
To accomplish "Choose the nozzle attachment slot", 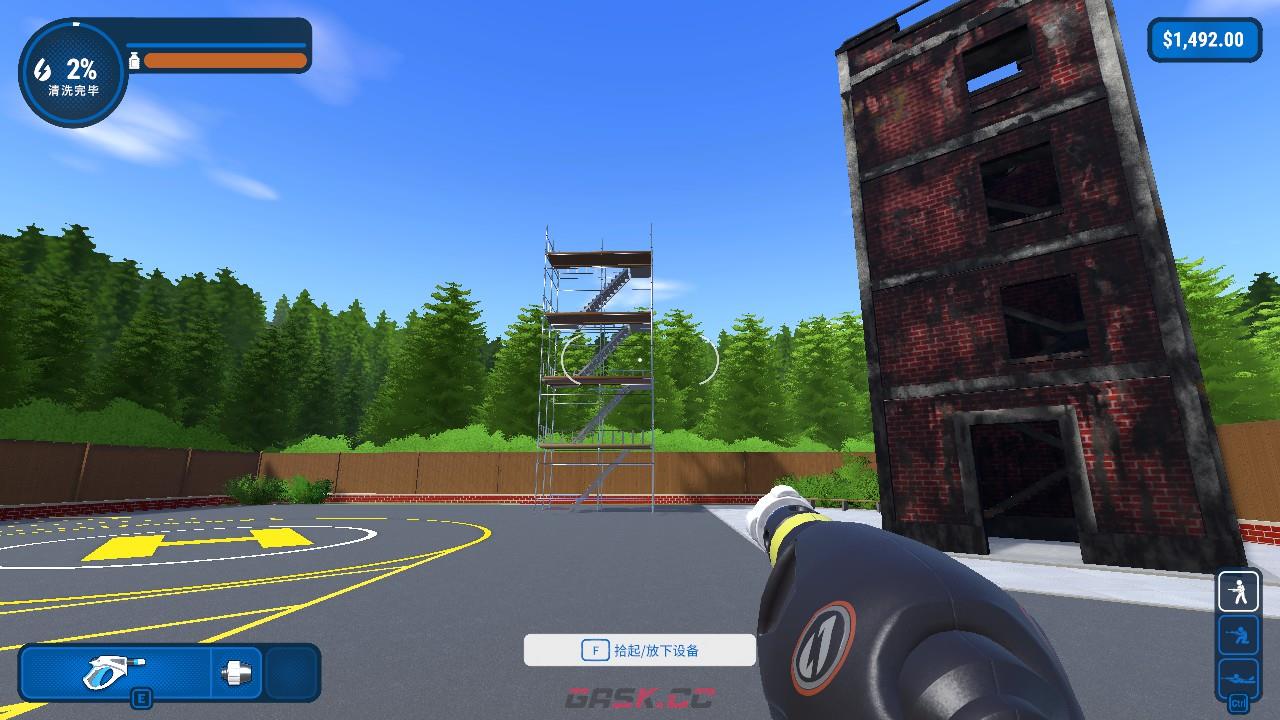I will tap(238, 671).
